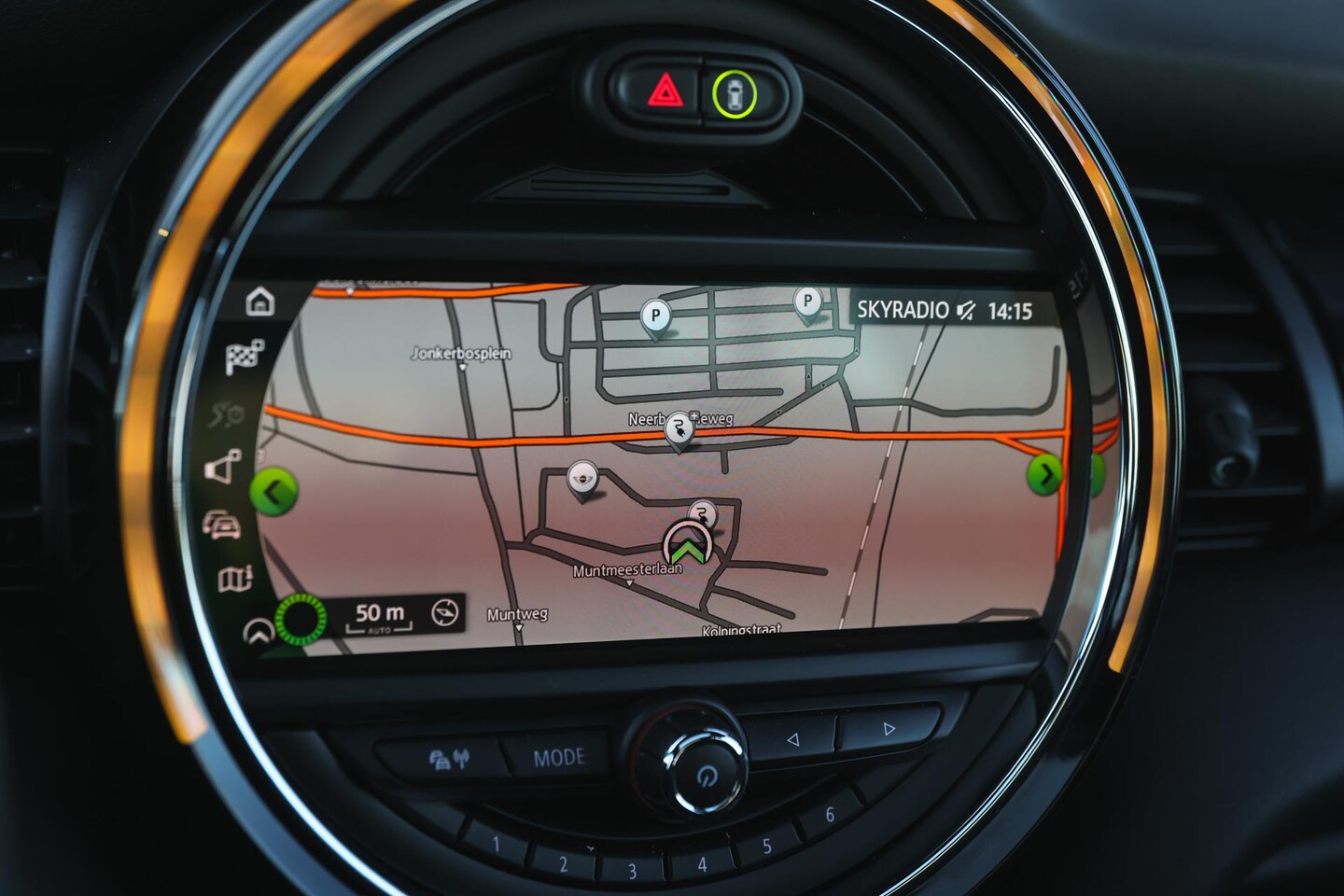Tap the compass orientation icon
The width and height of the screenshot is (1344, 896).
[445, 613]
